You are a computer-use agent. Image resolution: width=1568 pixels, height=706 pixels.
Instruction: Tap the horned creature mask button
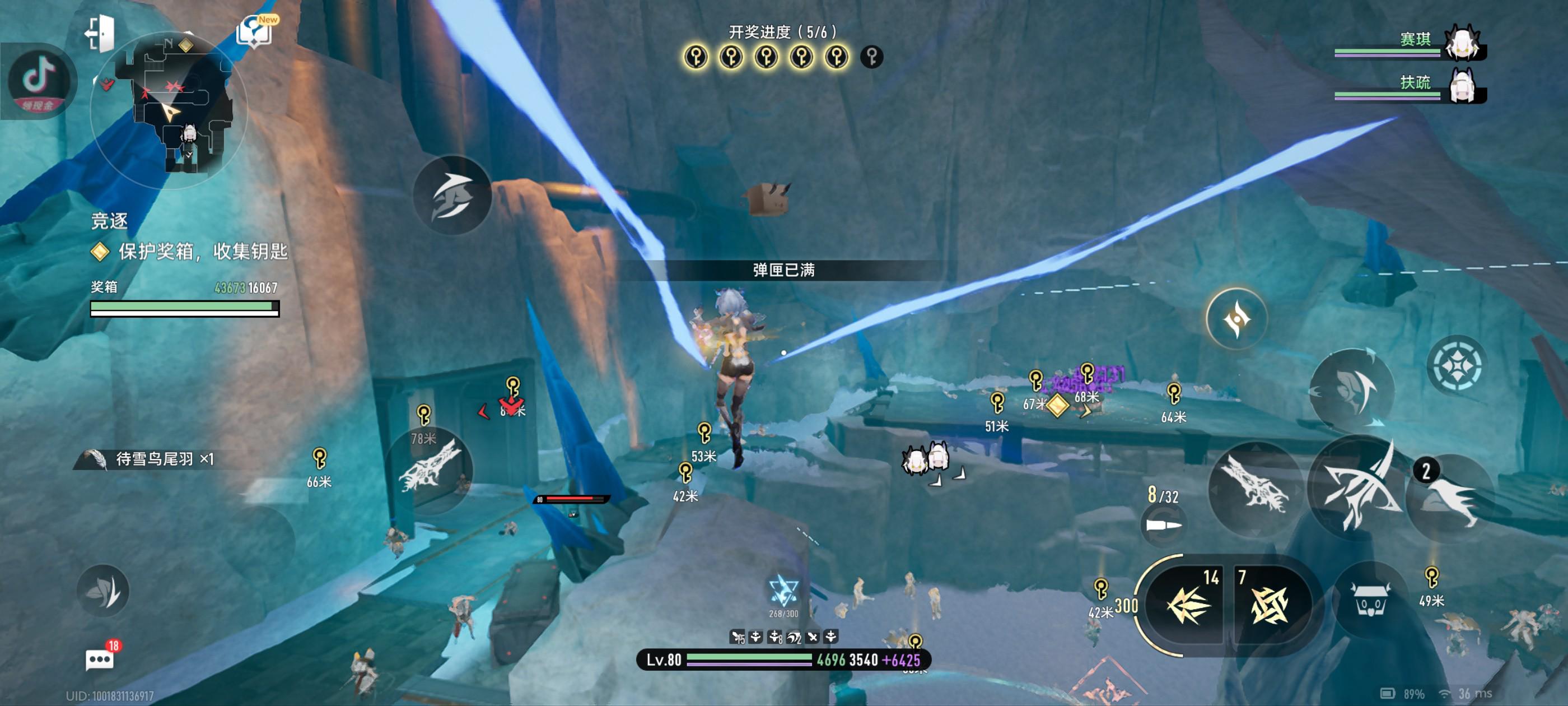coord(1370,601)
